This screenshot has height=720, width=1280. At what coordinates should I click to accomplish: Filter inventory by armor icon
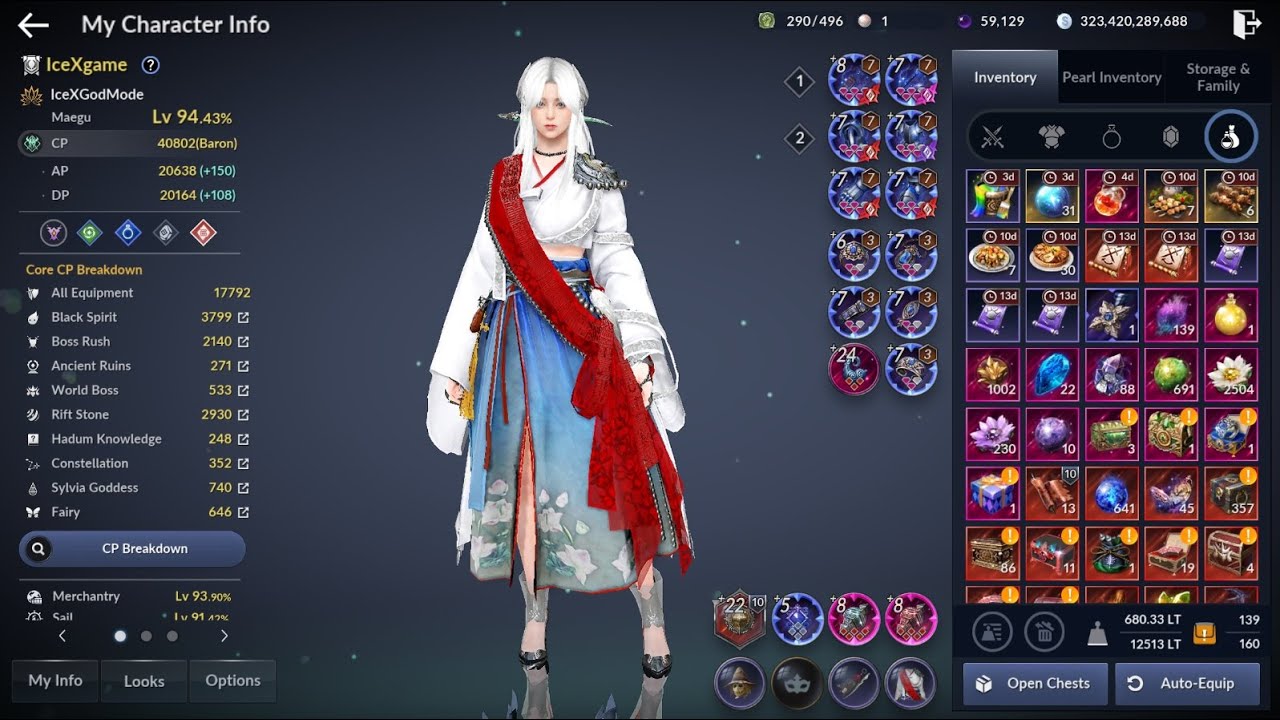click(x=1051, y=138)
